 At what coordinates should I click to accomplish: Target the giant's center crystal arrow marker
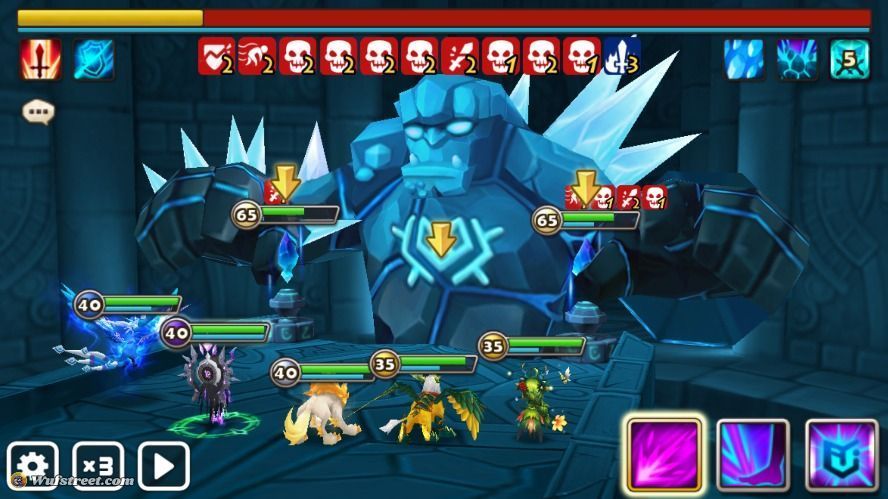pos(439,240)
